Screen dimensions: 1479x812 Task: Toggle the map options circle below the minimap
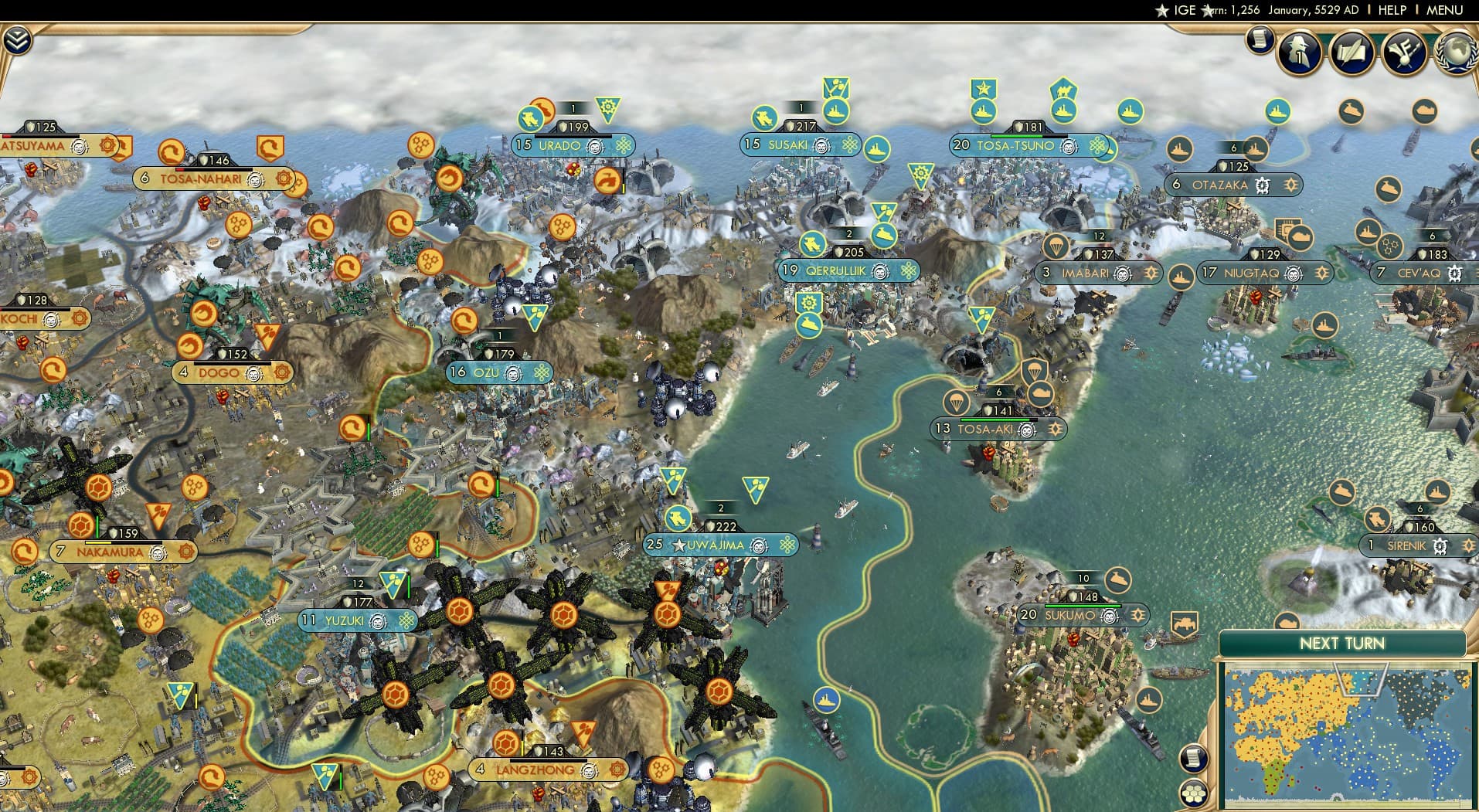(1192, 794)
